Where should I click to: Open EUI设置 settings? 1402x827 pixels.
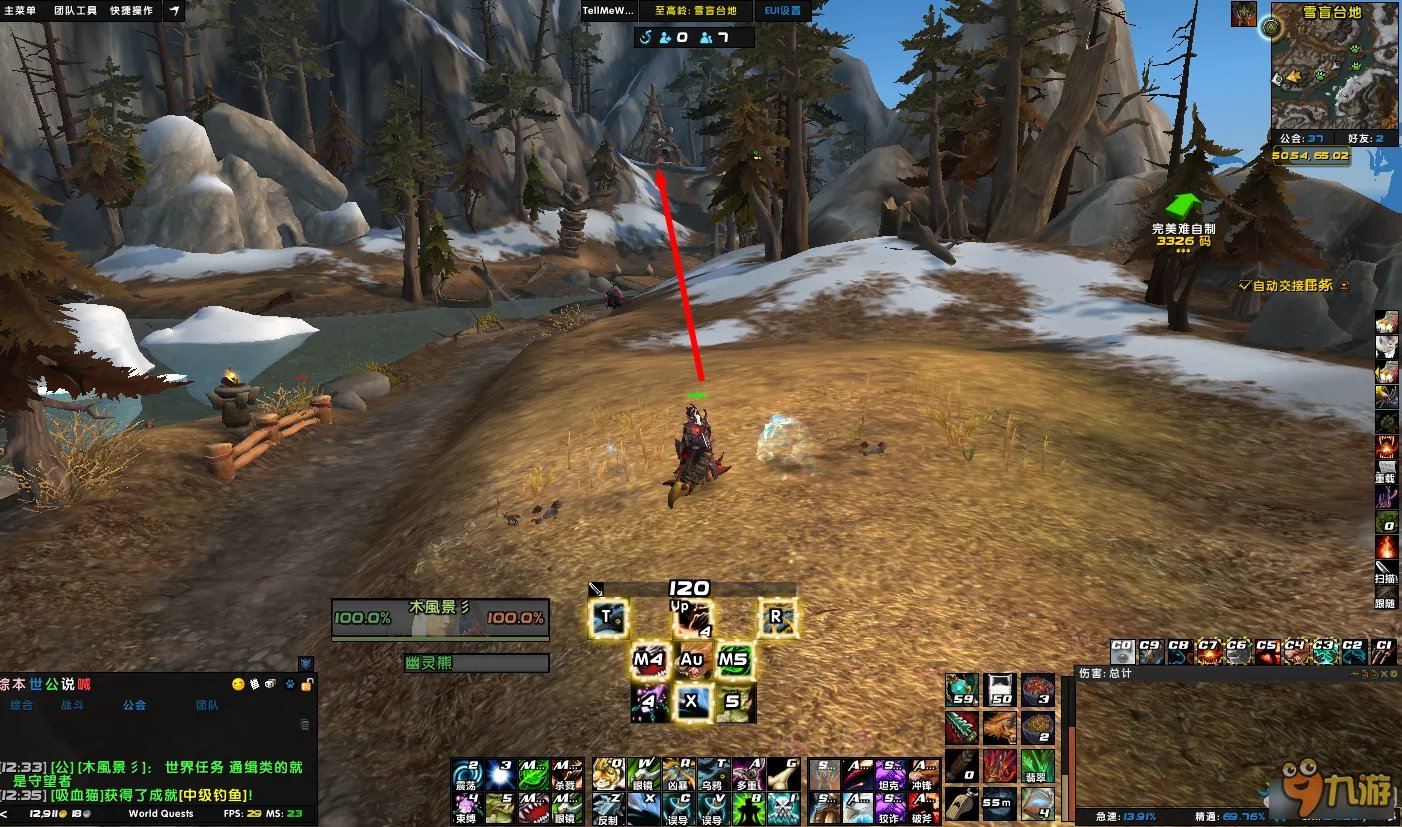pyautogui.click(x=782, y=10)
